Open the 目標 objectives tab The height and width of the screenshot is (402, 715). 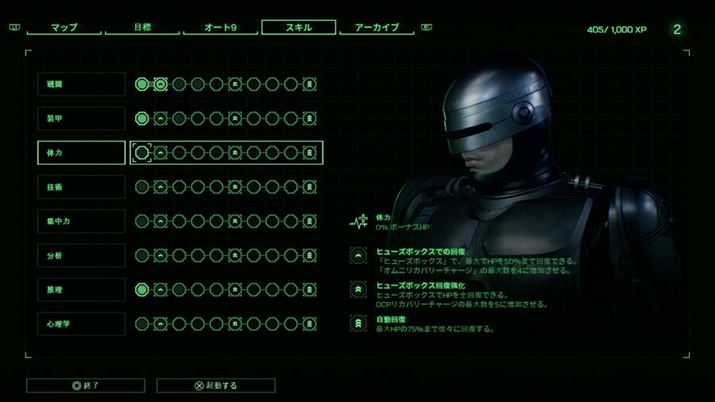pyautogui.click(x=142, y=28)
